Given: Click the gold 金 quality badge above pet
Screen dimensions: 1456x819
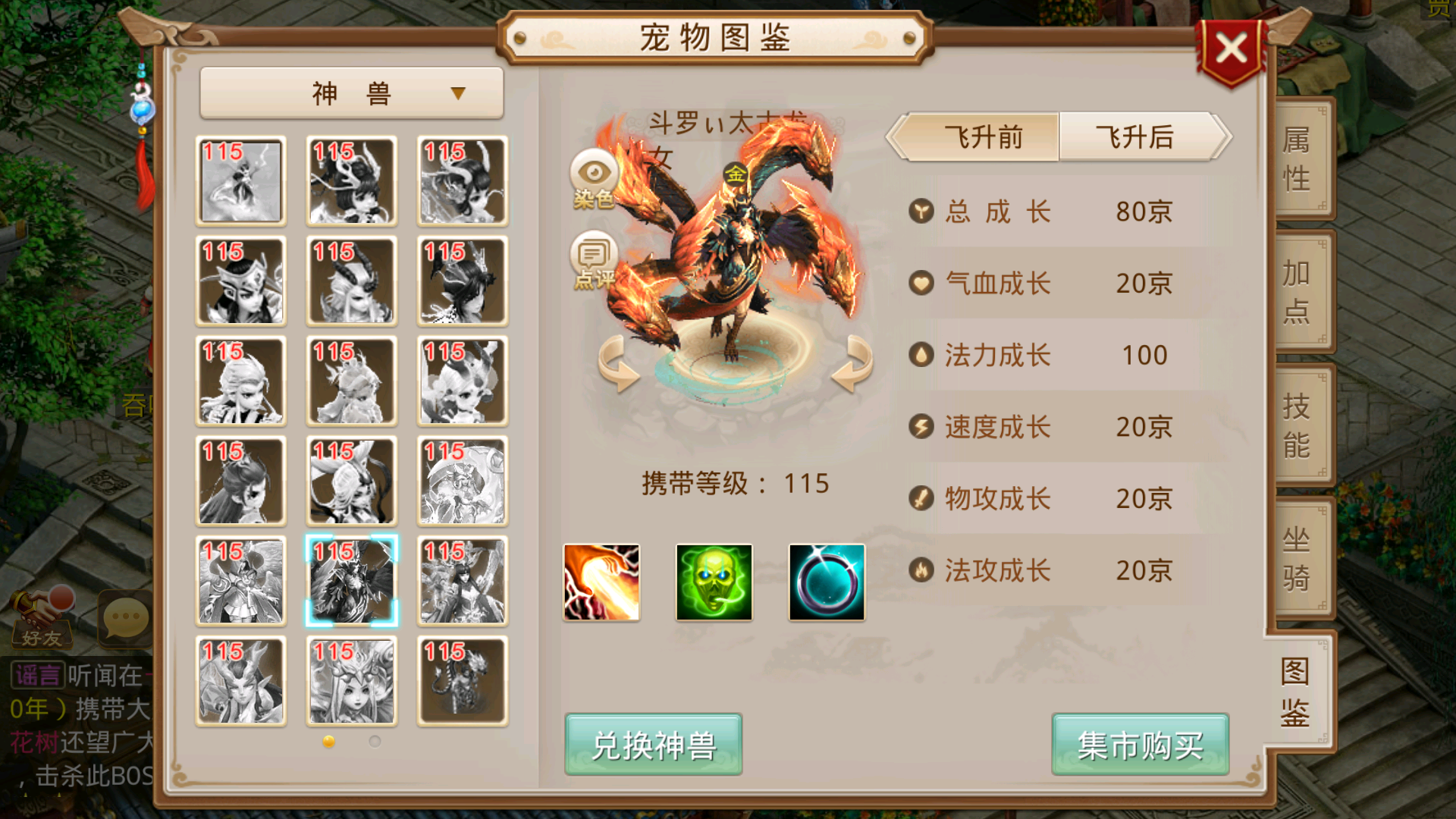Looking at the screenshot, I should click(x=737, y=174).
